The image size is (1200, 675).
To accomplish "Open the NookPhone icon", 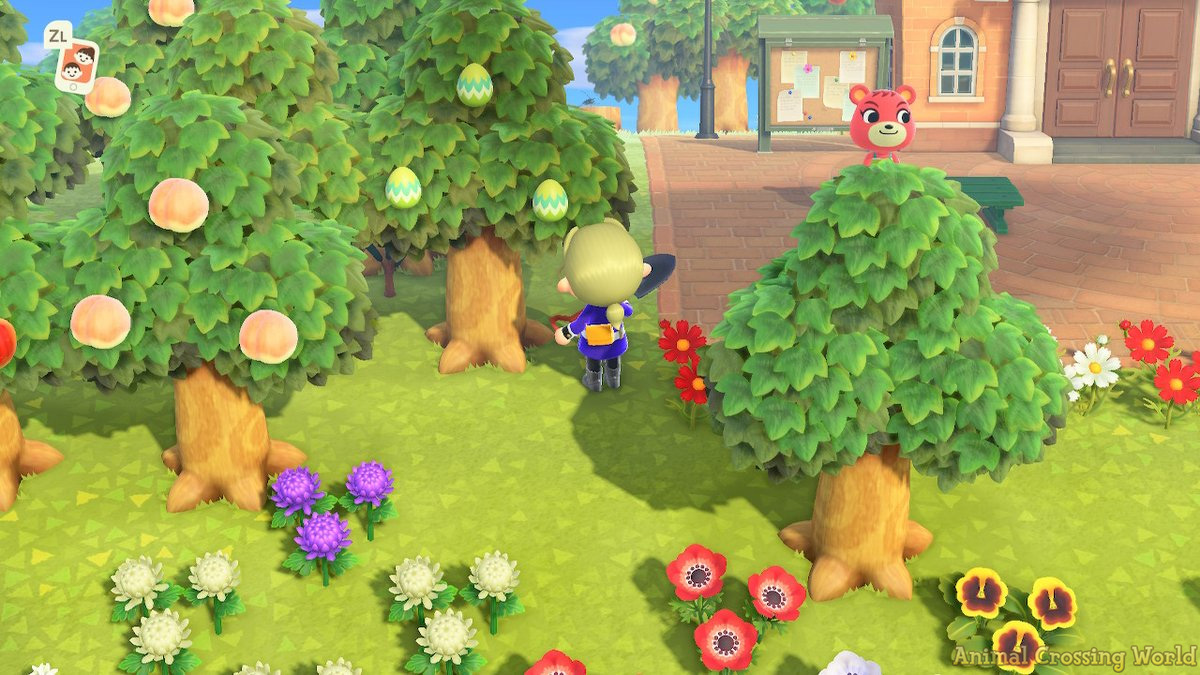I will (77, 65).
